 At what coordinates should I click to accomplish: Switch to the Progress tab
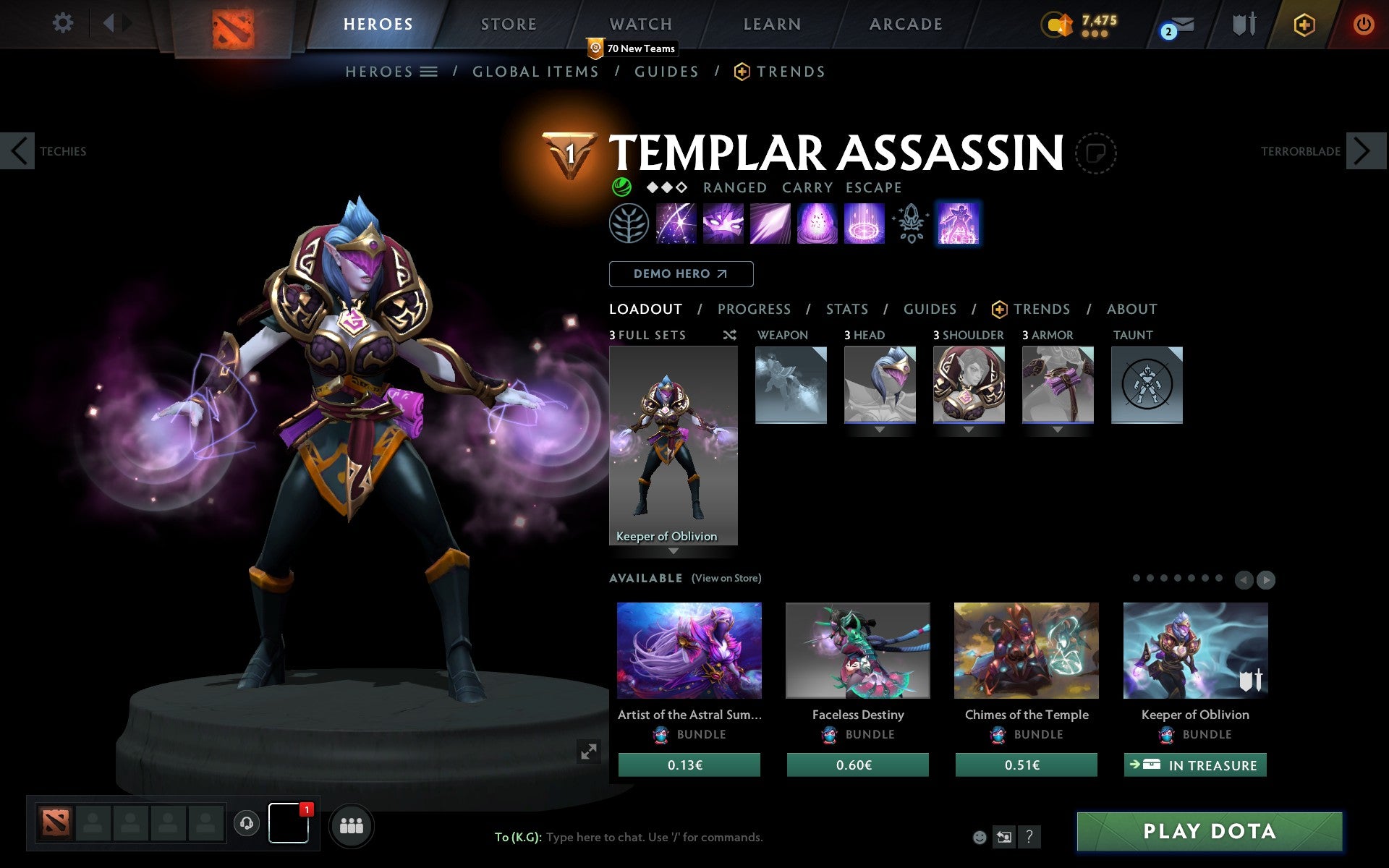754,310
